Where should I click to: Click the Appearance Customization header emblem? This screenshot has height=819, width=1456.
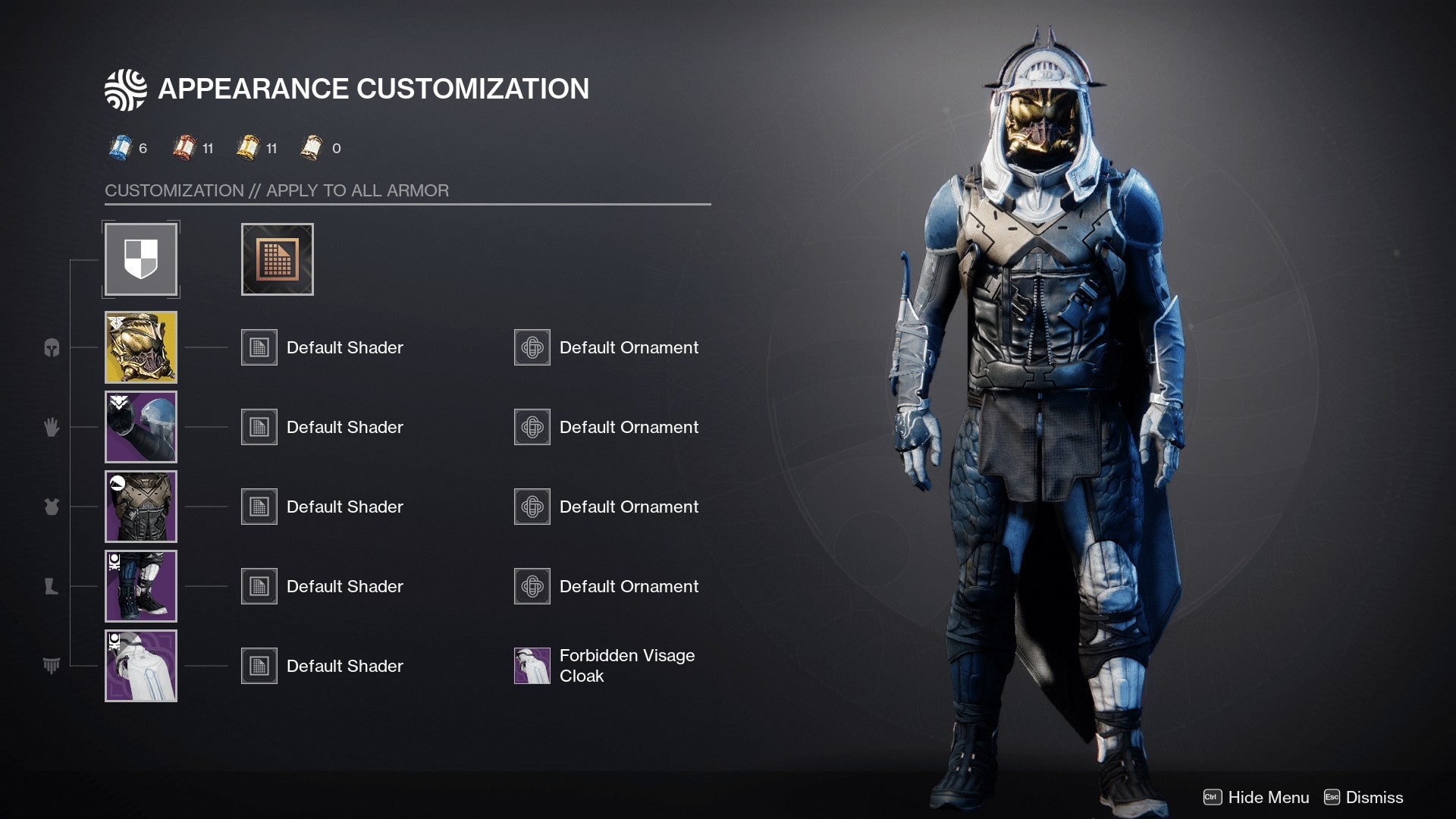127,88
